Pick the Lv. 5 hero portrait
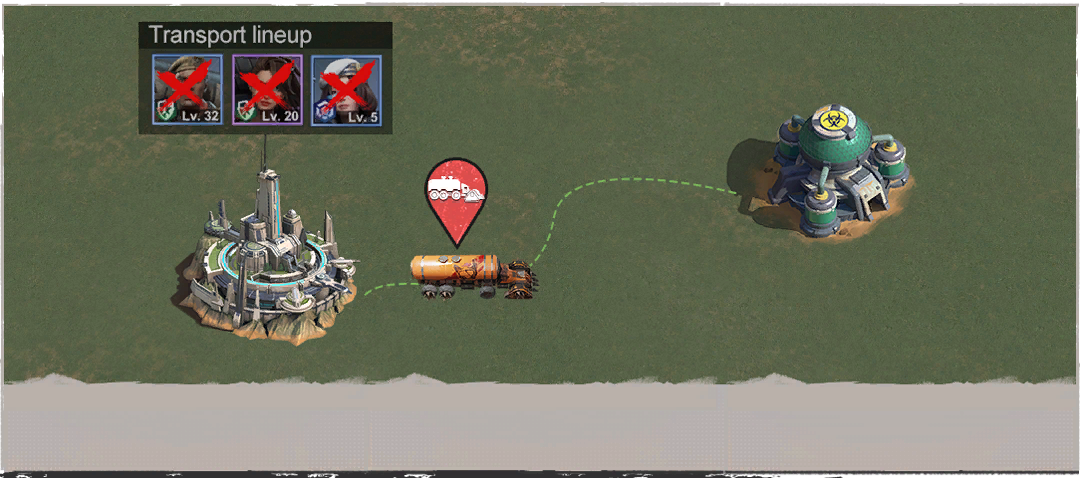The height and width of the screenshot is (479, 1080). [x=346, y=90]
